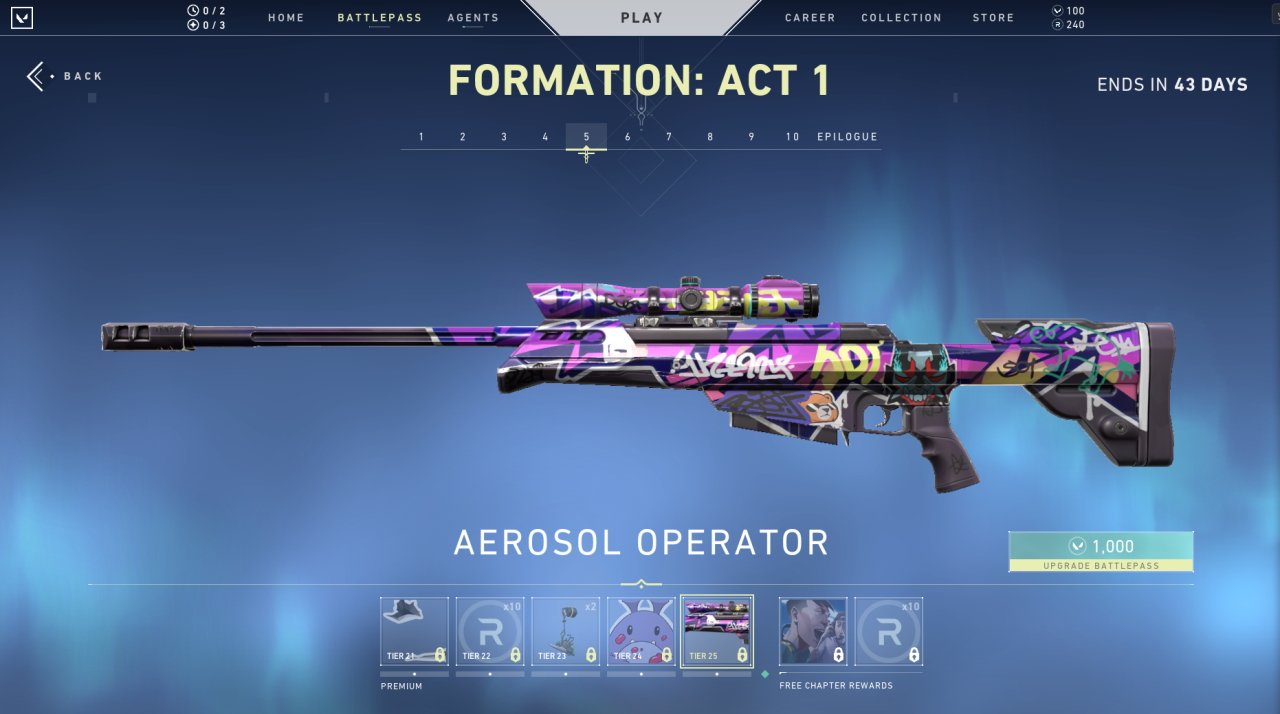Select chapter 1 of the battlepass
Viewport: 1280px width, 714px height.
[422, 137]
